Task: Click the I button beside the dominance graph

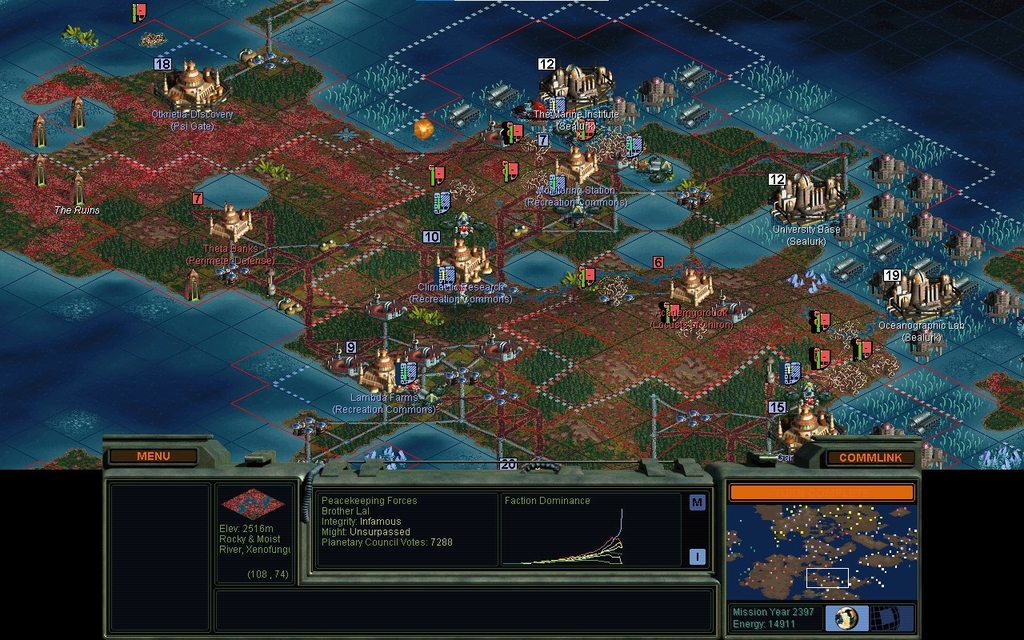Action: point(697,557)
